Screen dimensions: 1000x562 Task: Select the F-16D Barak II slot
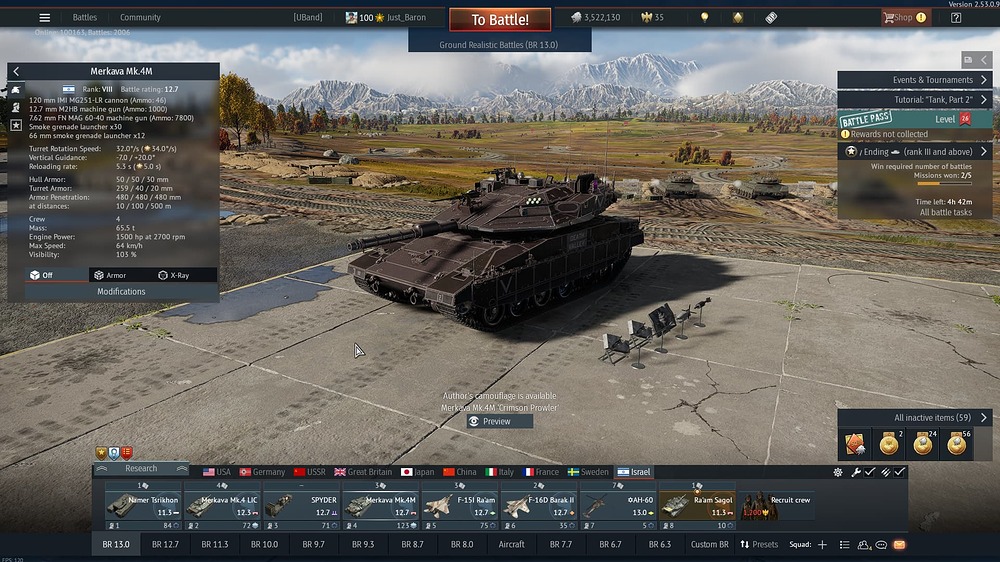tap(538, 505)
